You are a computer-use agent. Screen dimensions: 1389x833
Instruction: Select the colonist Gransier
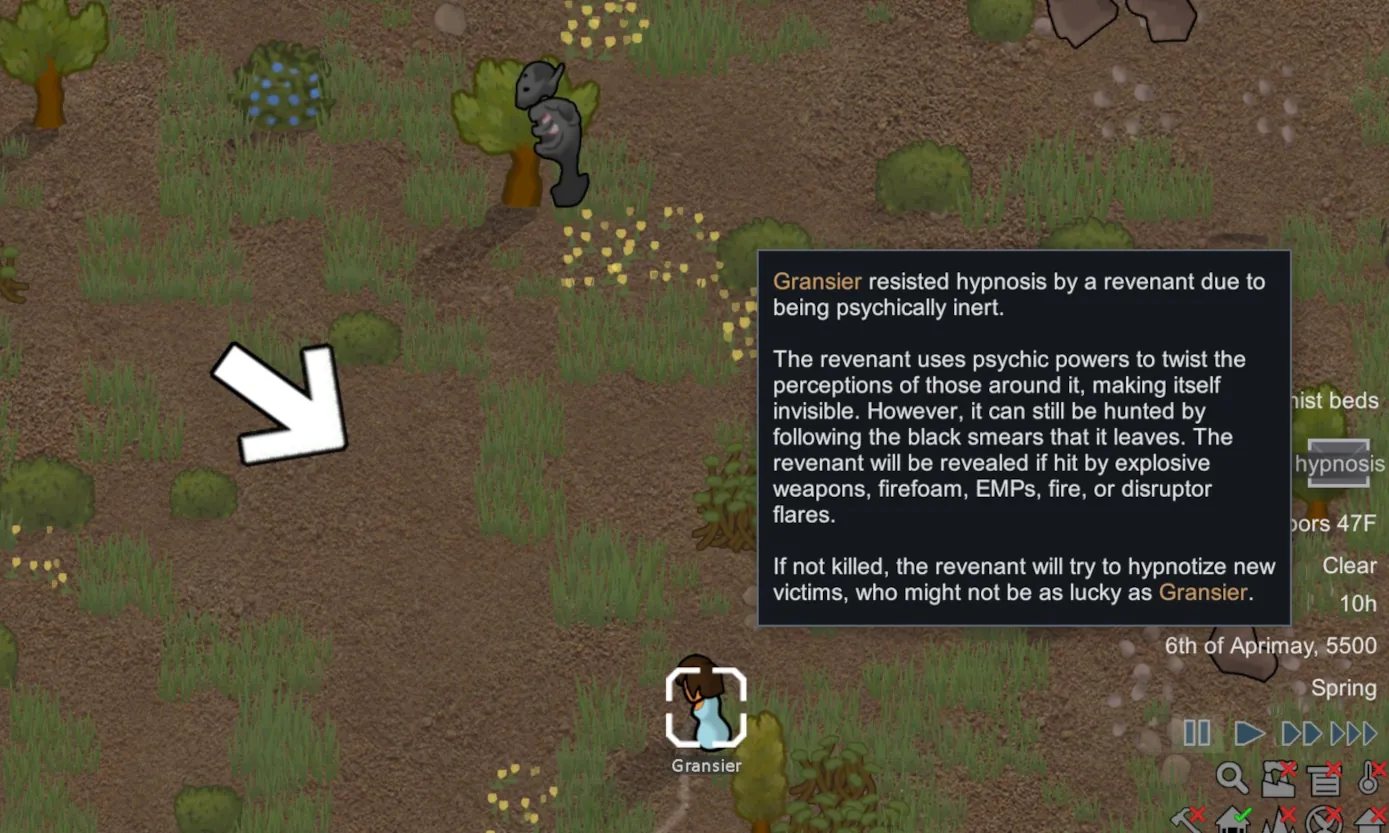click(706, 708)
